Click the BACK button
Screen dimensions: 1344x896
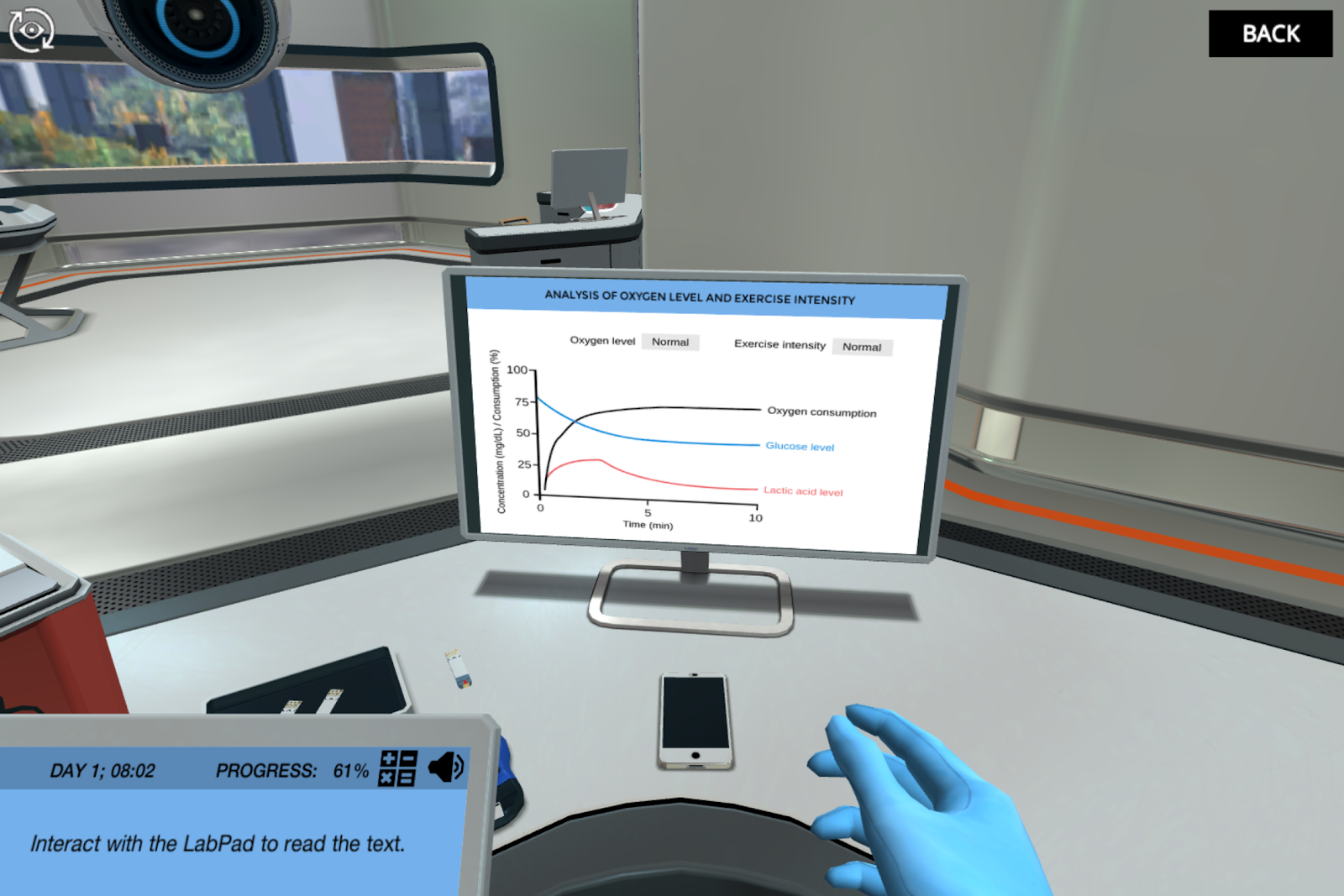(1270, 34)
